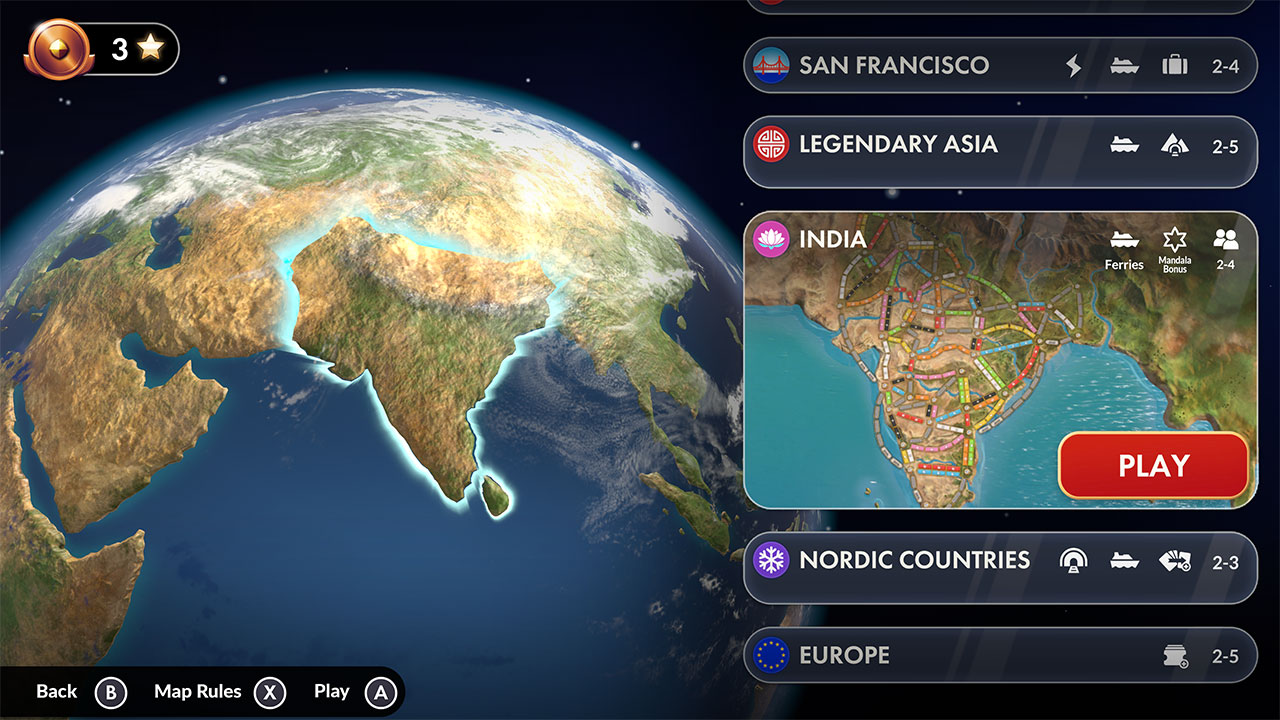Image resolution: width=1280 pixels, height=720 pixels.
Task: Select the Ferries icon on the India panel
Action: pyautogui.click(x=1123, y=241)
